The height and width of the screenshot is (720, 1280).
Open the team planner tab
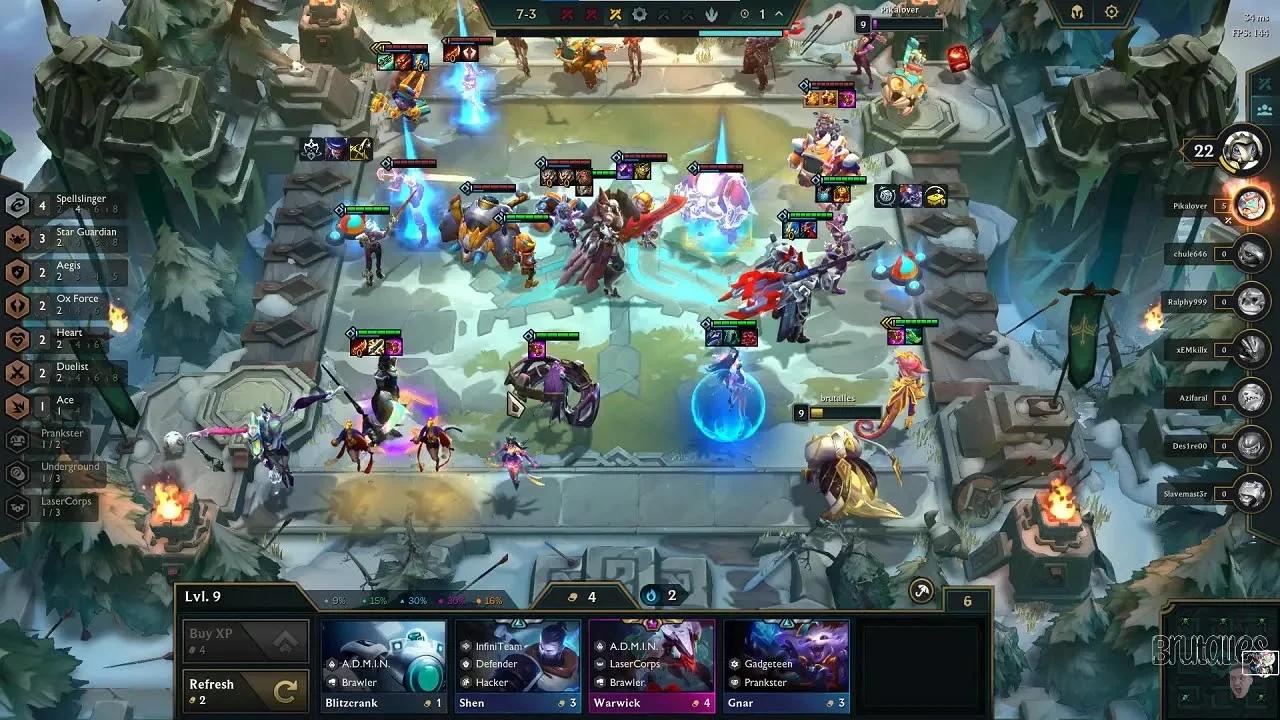pos(1264,110)
